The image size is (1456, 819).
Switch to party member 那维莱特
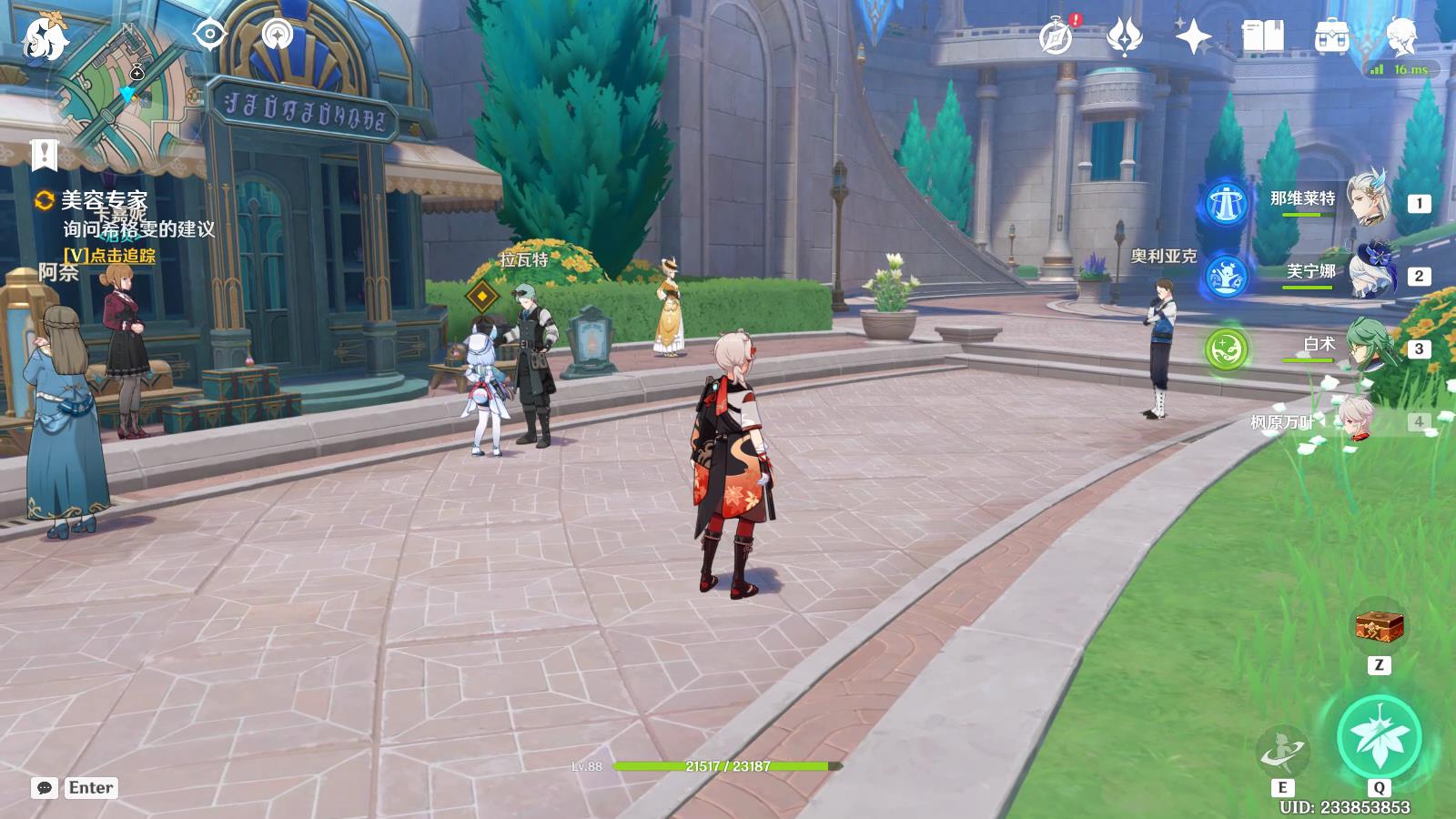(x=1368, y=197)
